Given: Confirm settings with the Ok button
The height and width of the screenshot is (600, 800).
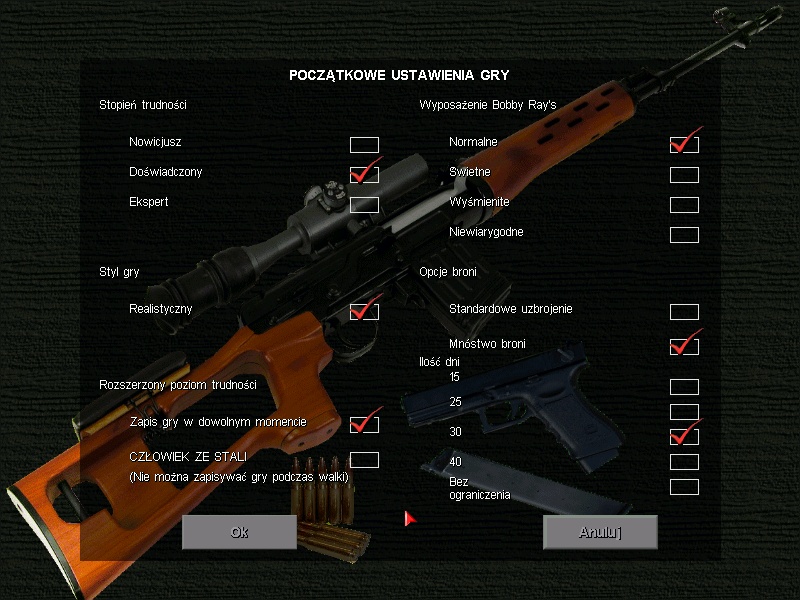Looking at the screenshot, I should pyautogui.click(x=239, y=532).
